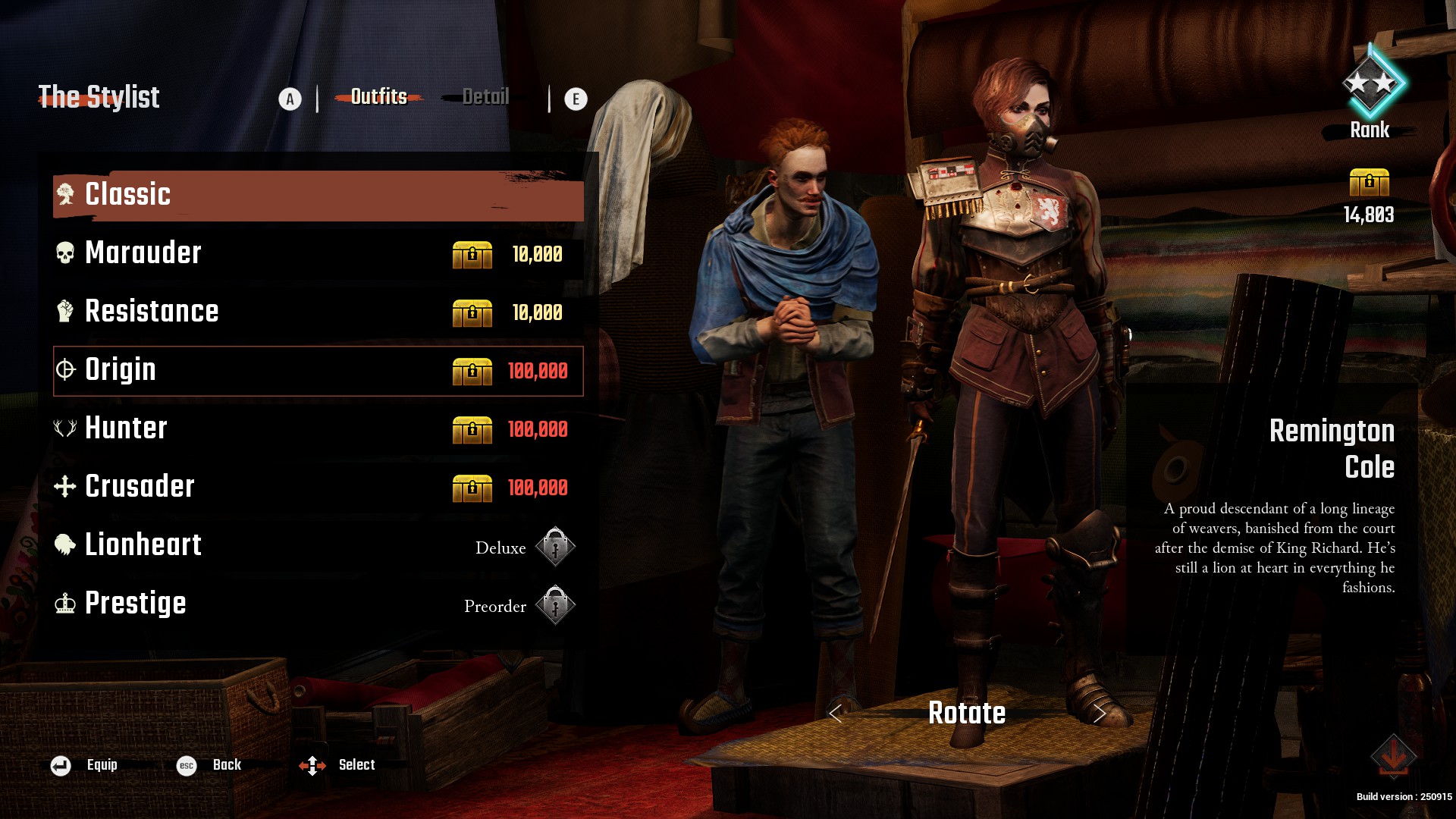Open the Detail tab

pos(485,97)
